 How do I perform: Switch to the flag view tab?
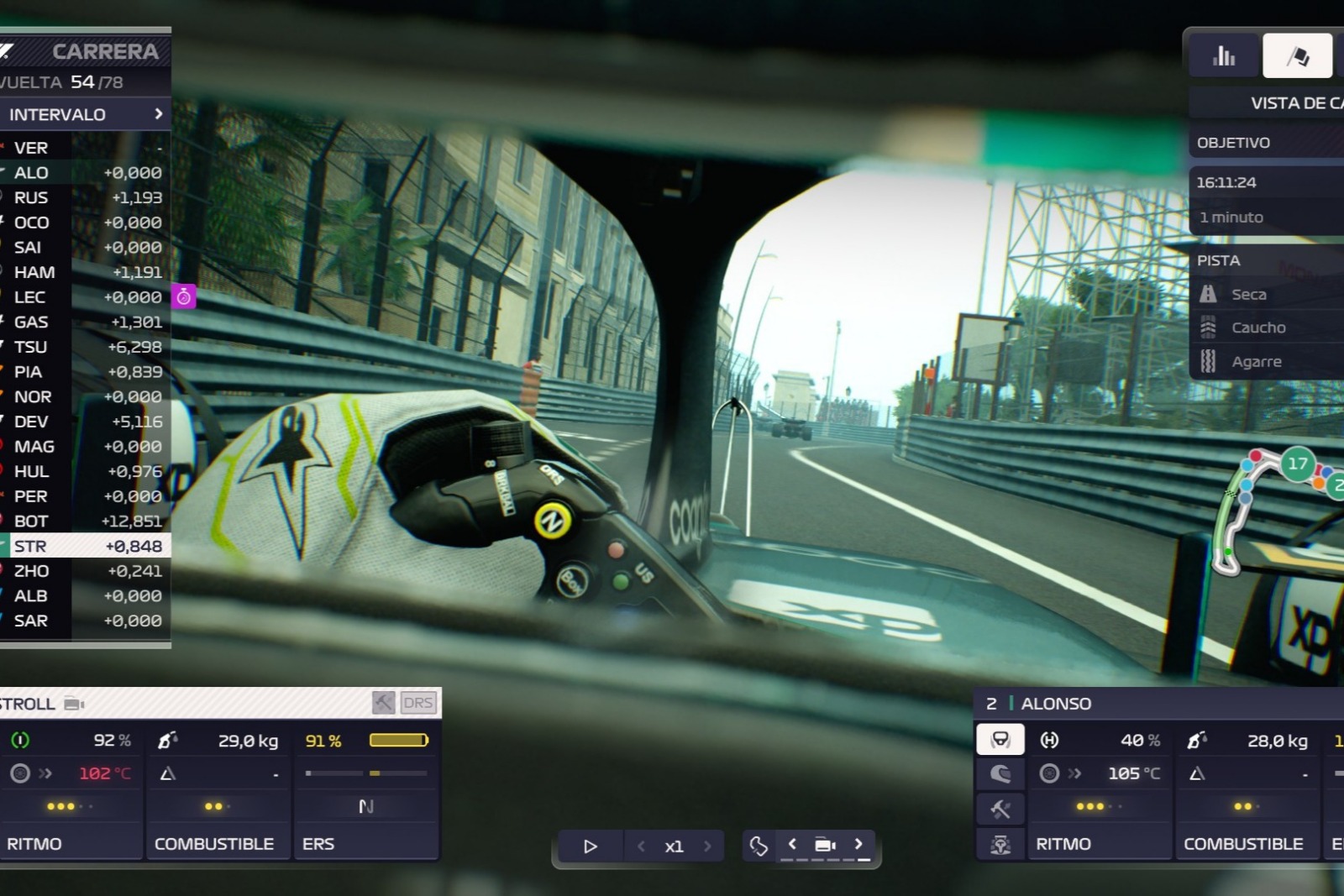[1297, 56]
